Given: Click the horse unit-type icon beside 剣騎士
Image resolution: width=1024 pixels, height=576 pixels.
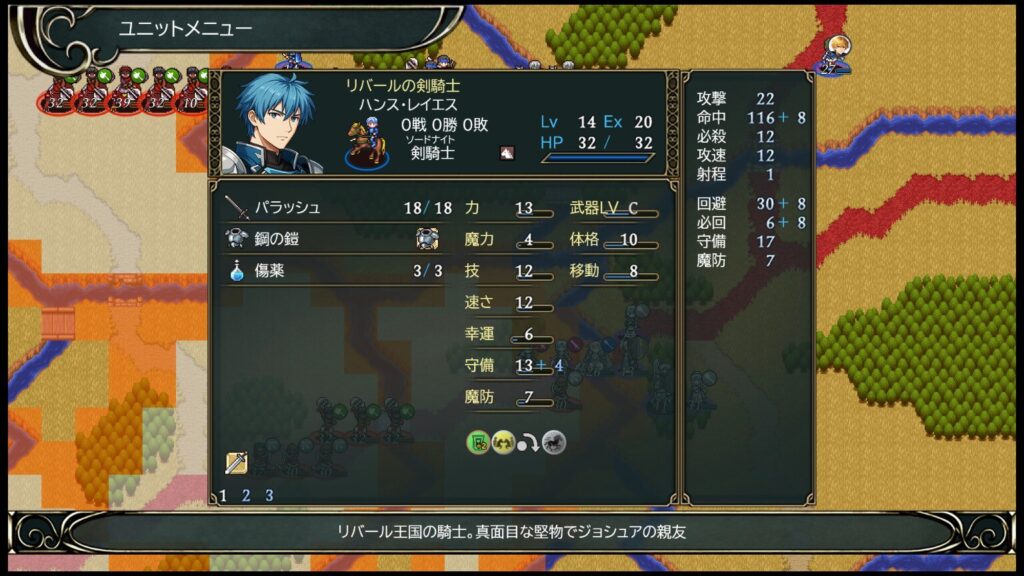Looking at the screenshot, I should pos(507,153).
